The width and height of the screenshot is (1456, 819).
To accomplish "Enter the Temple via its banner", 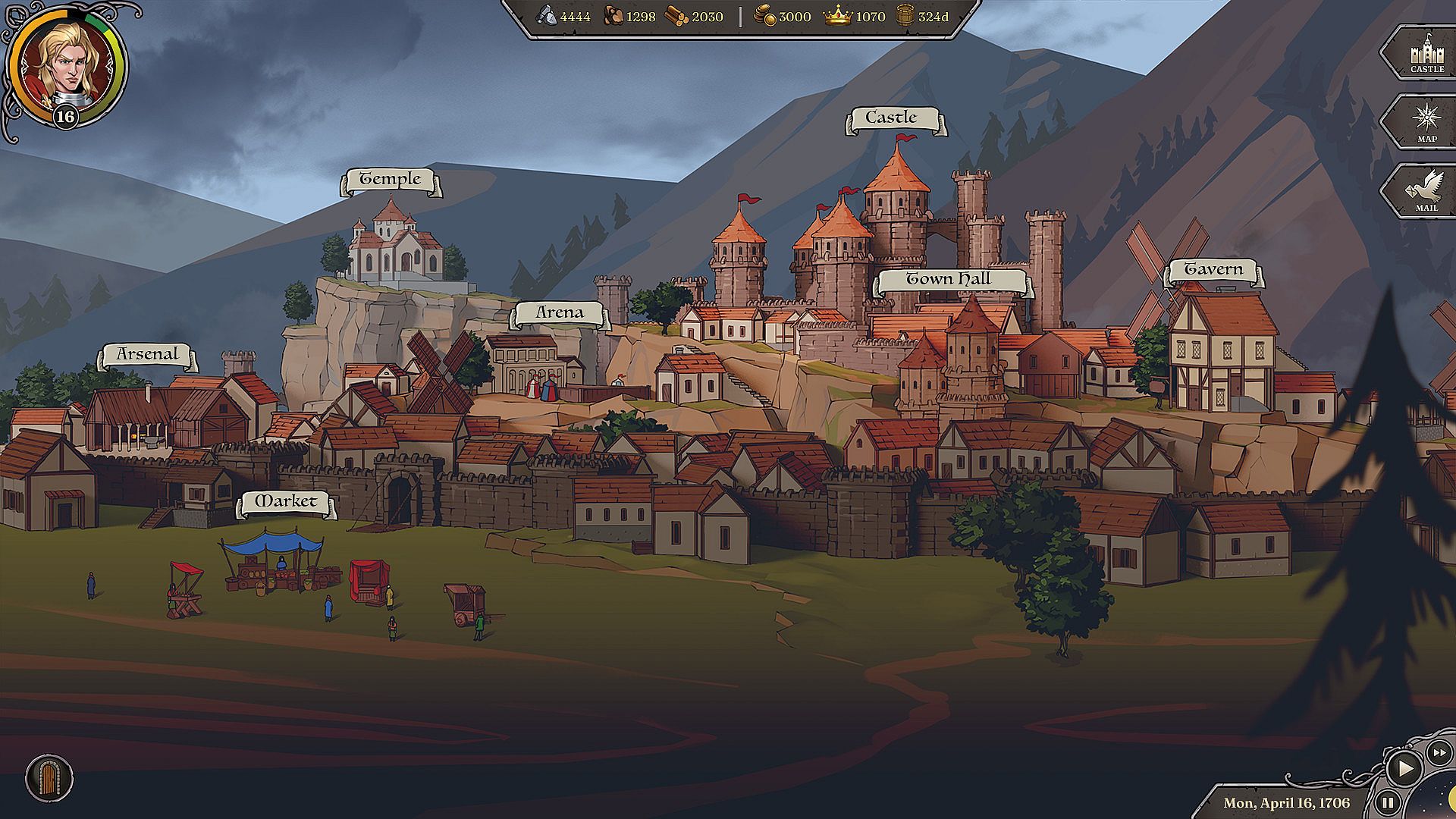I will [390, 180].
